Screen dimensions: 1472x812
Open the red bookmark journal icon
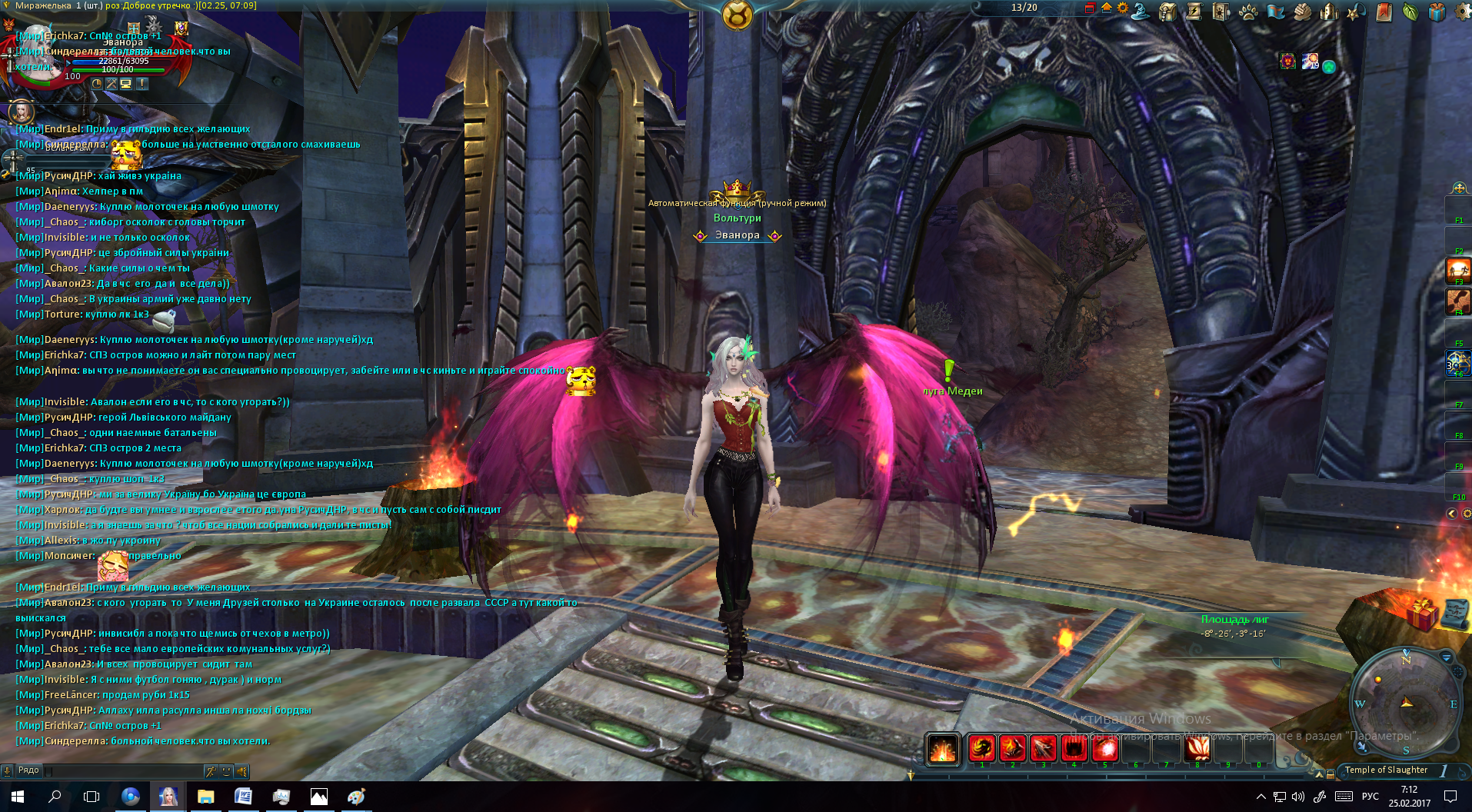(1384, 12)
